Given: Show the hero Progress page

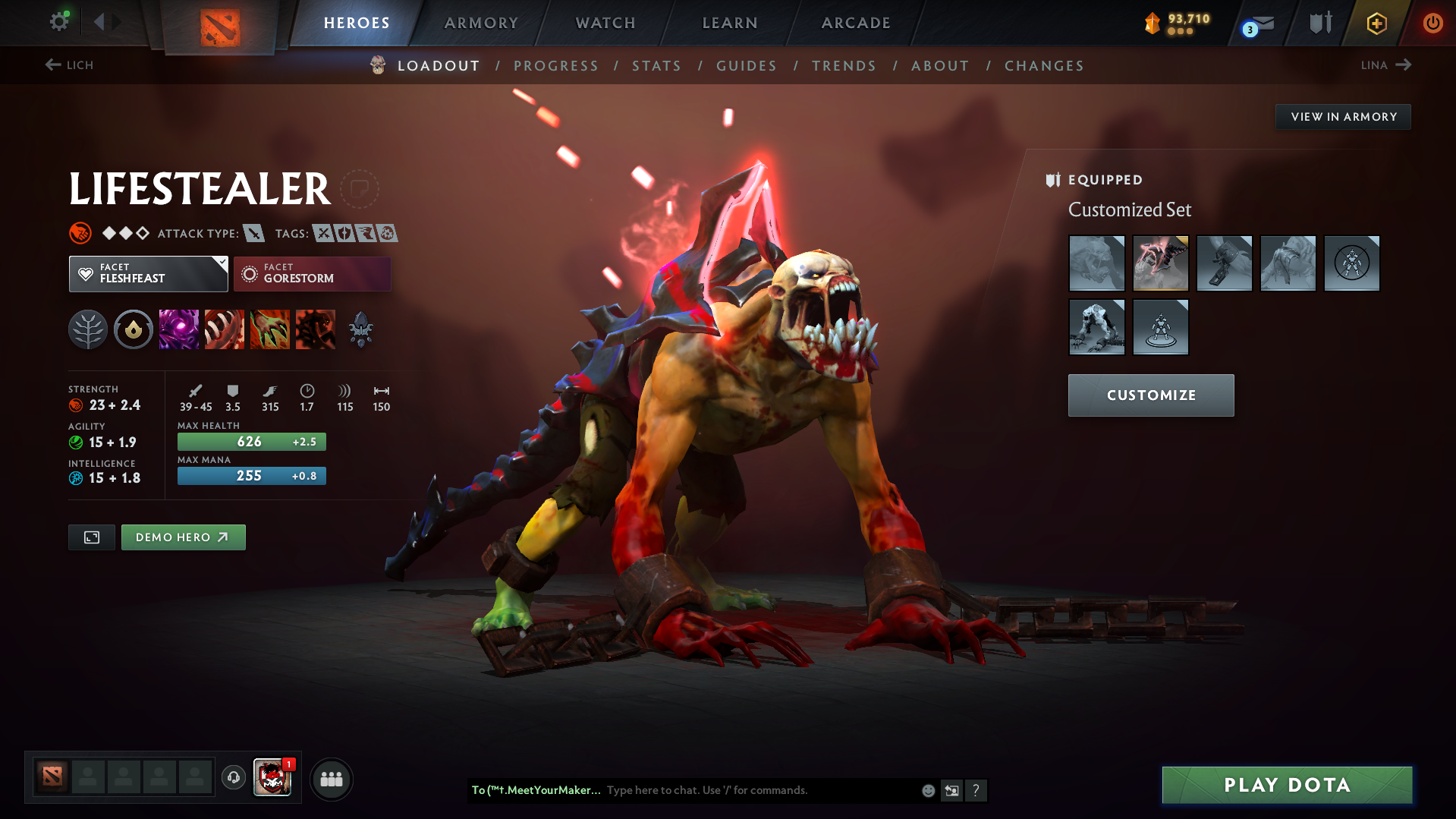Looking at the screenshot, I should point(556,66).
